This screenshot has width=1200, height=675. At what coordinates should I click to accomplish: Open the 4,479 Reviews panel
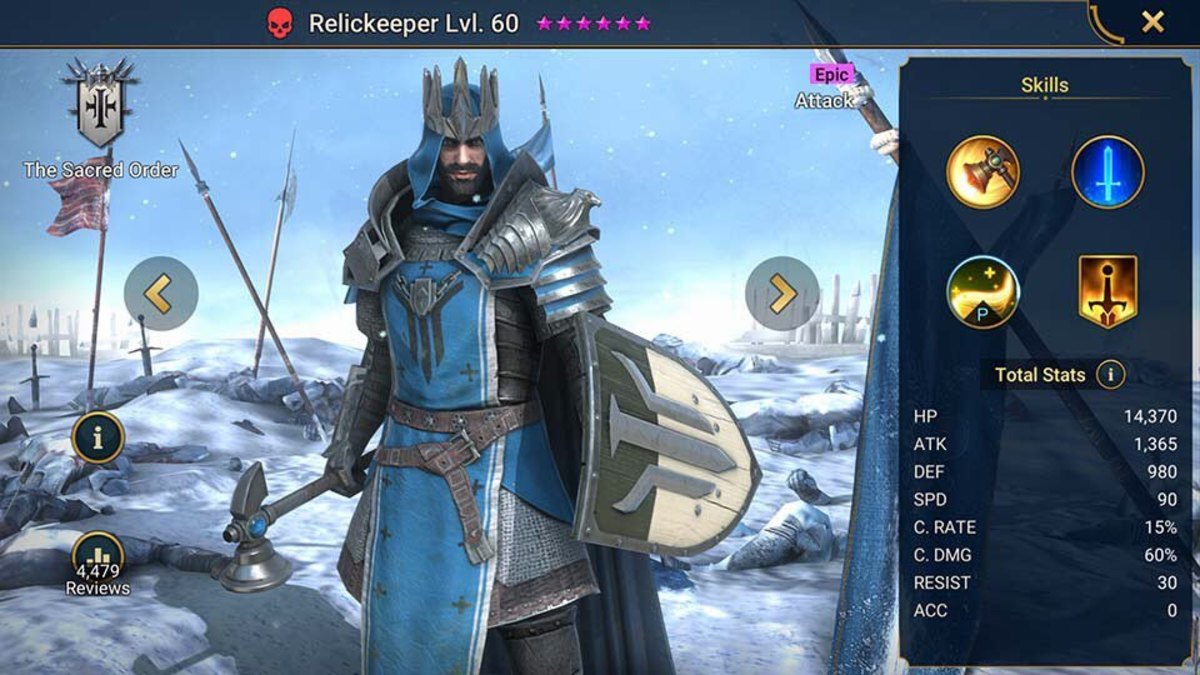tap(98, 563)
